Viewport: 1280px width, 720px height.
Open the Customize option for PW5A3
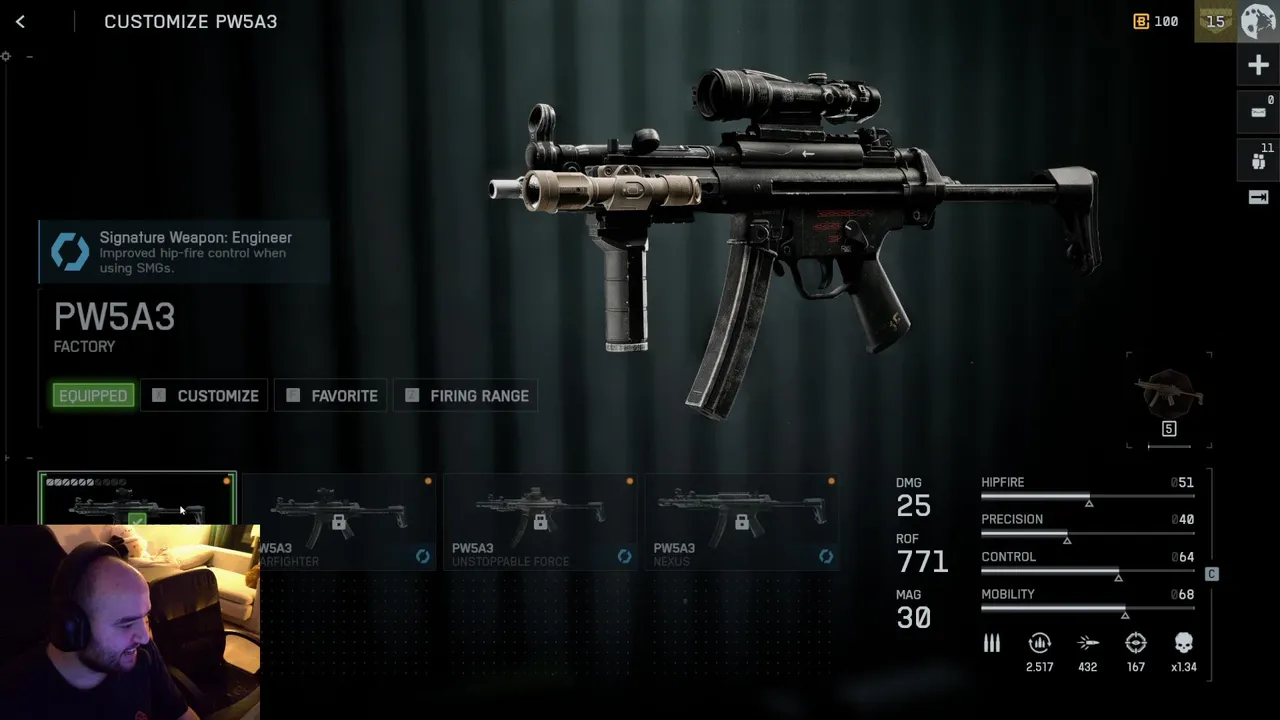point(205,396)
